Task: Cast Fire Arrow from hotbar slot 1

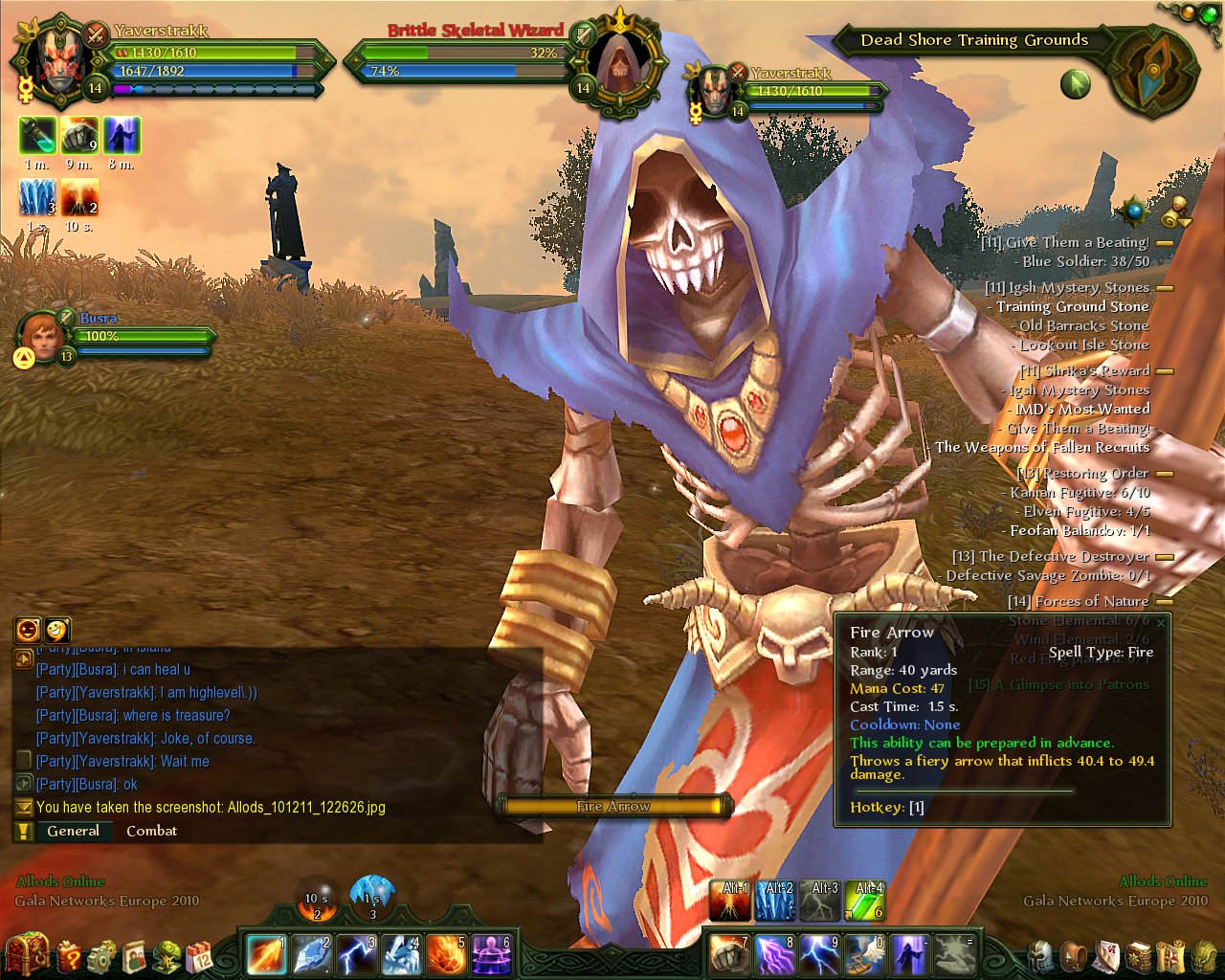Action: 266,954
